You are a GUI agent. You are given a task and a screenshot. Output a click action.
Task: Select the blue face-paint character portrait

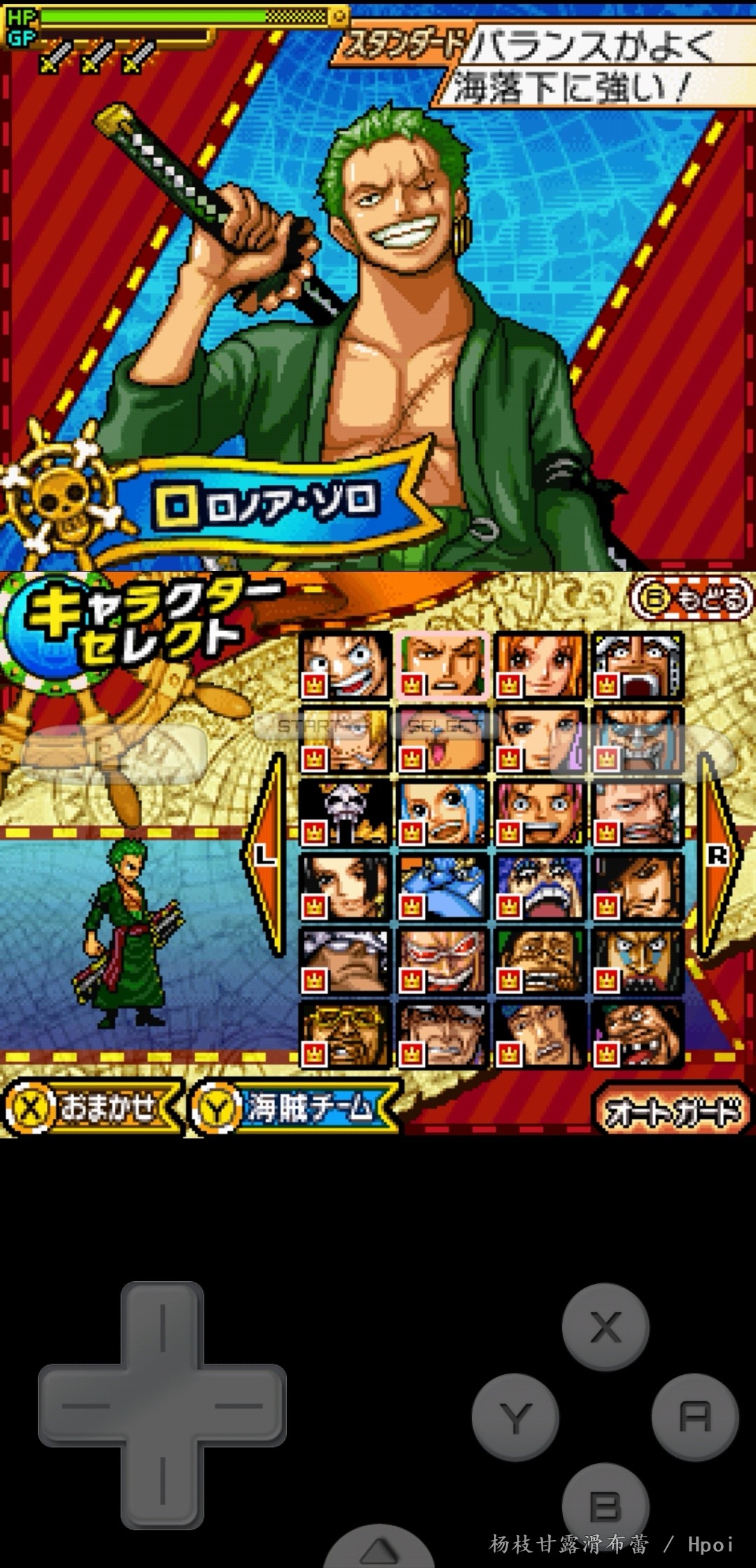coord(637,961)
